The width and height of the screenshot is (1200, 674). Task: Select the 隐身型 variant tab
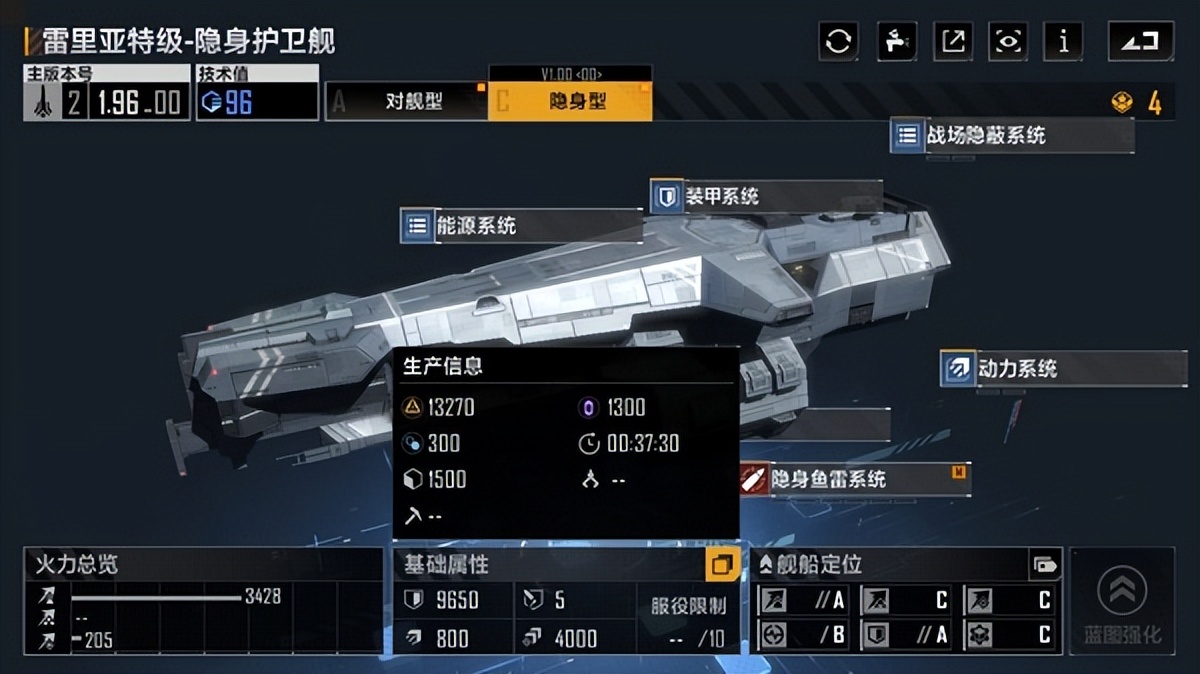(x=570, y=101)
